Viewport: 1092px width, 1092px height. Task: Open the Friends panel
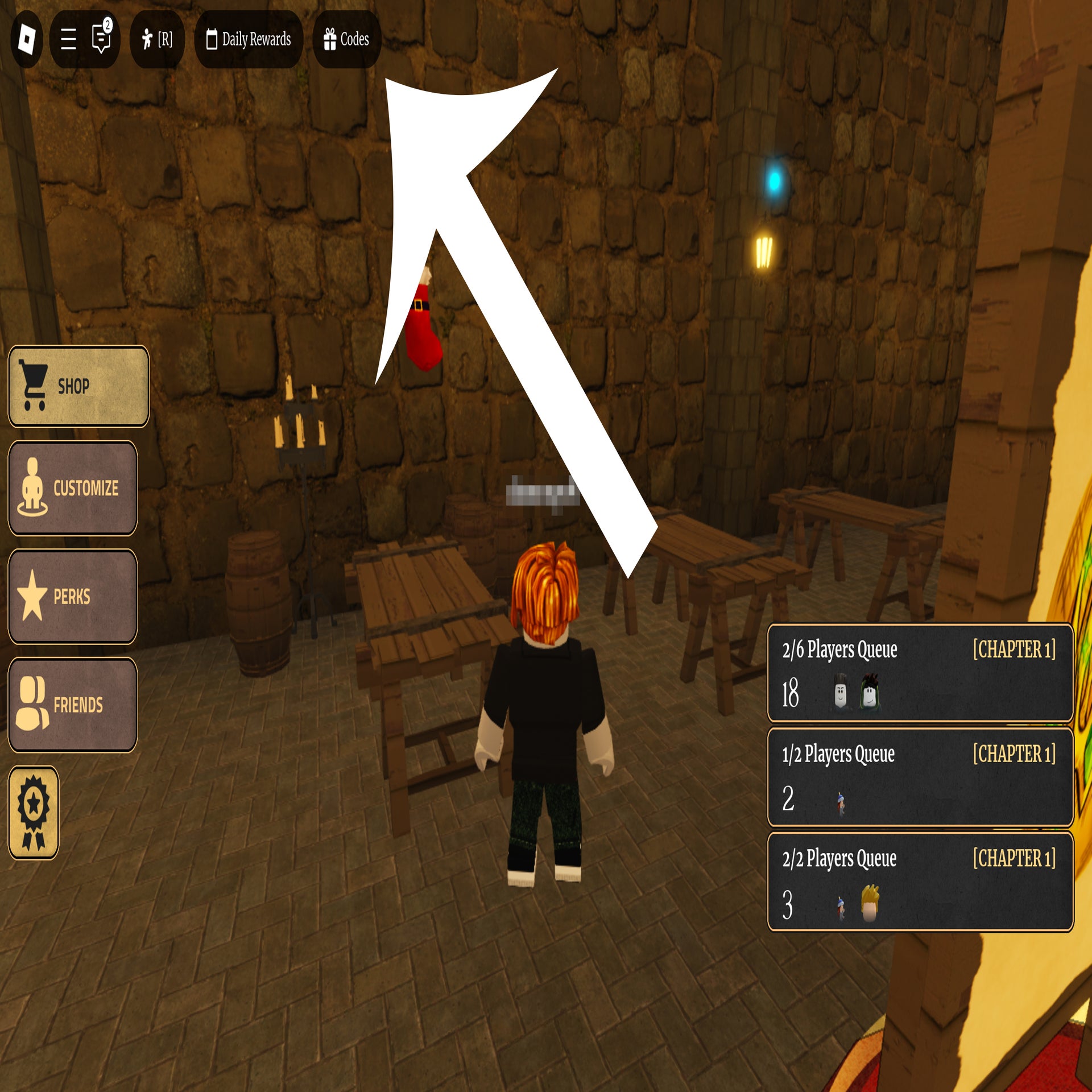point(73,705)
